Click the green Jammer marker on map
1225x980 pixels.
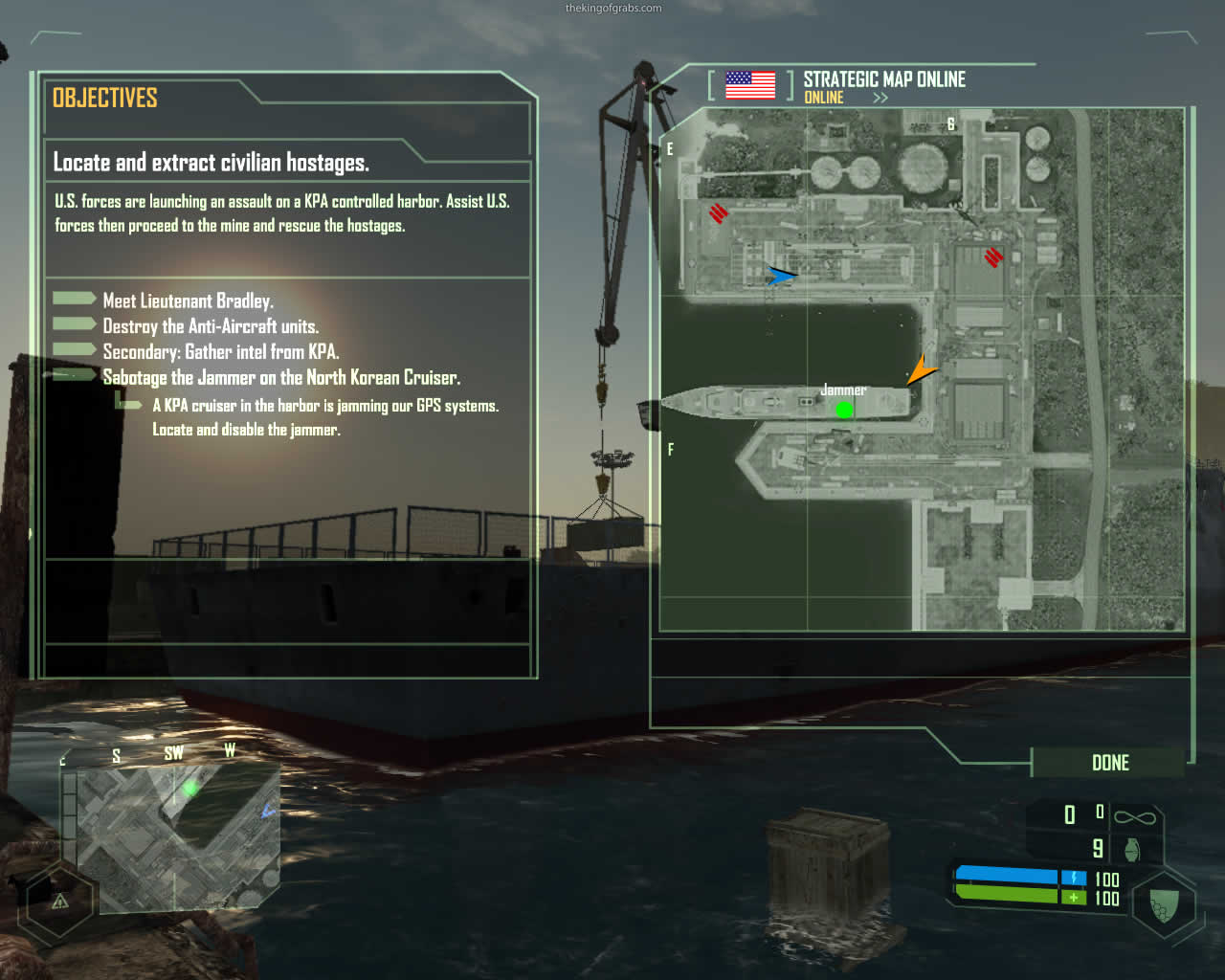click(844, 410)
